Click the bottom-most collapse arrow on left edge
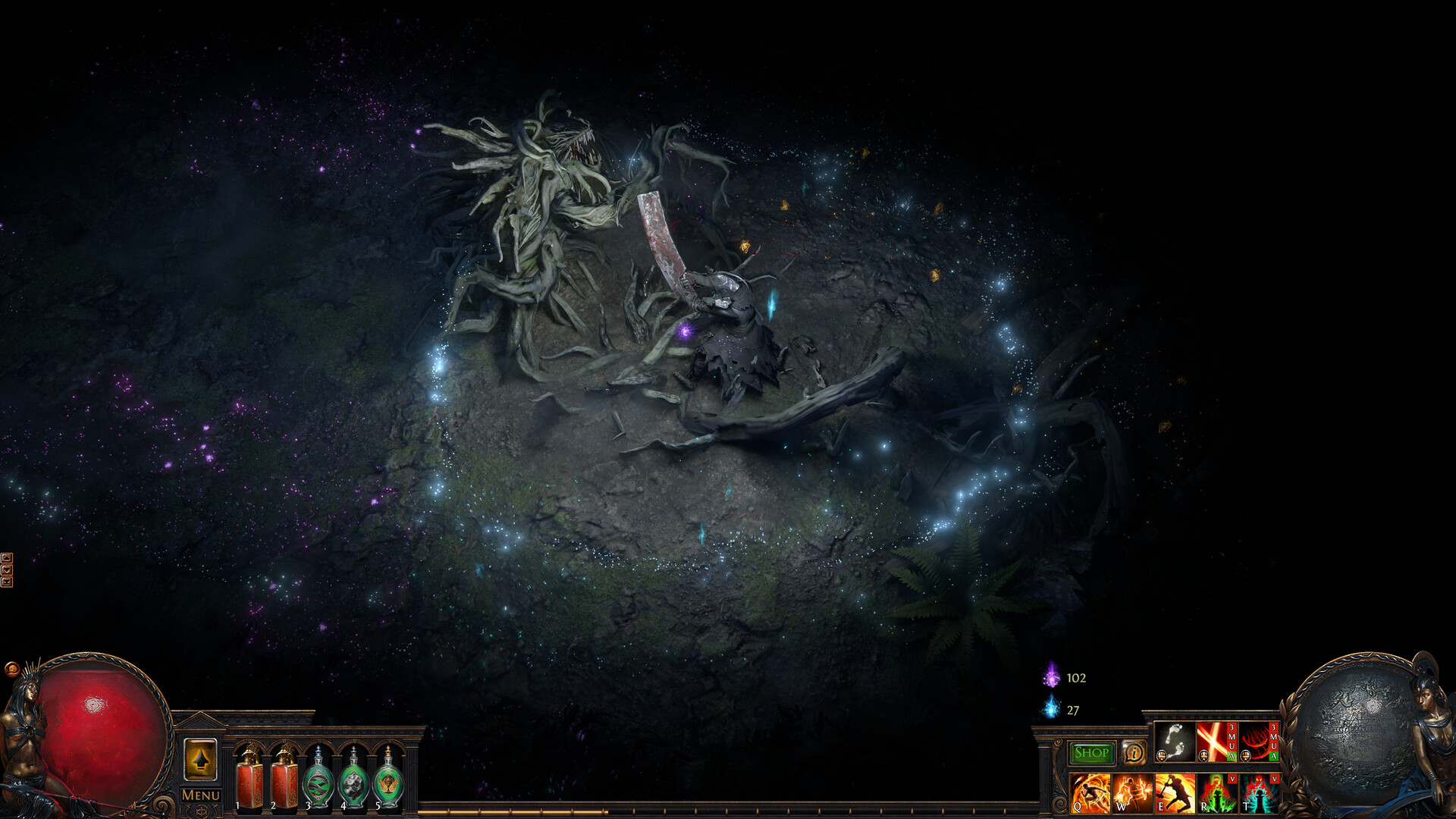Screen dimensions: 1456x819 click(x=7, y=582)
